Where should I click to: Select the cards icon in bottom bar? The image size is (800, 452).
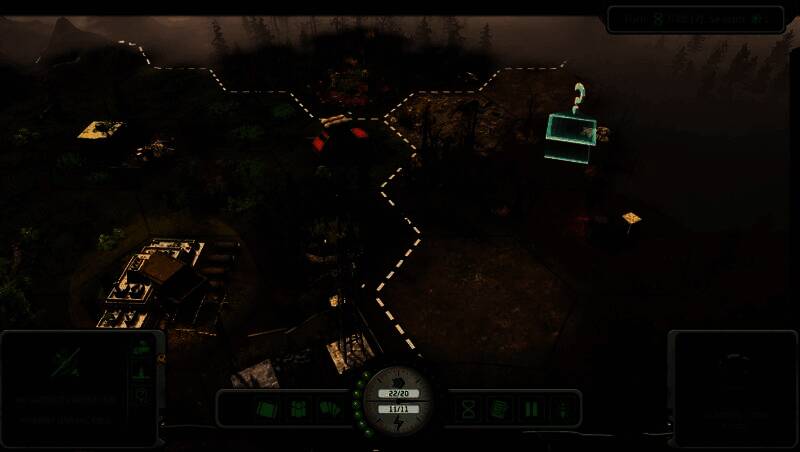point(329,408)
